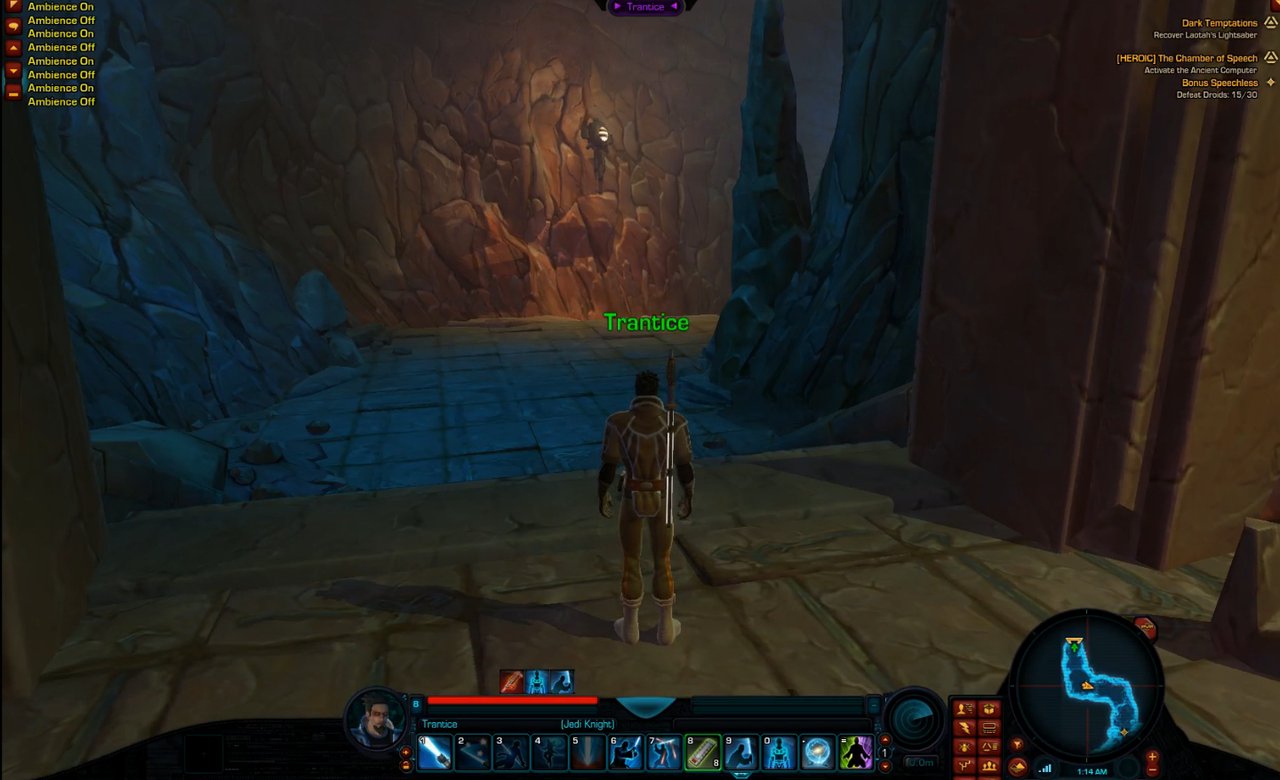
Task: Click the map filter funnel icon
Action: [1018, 743]
